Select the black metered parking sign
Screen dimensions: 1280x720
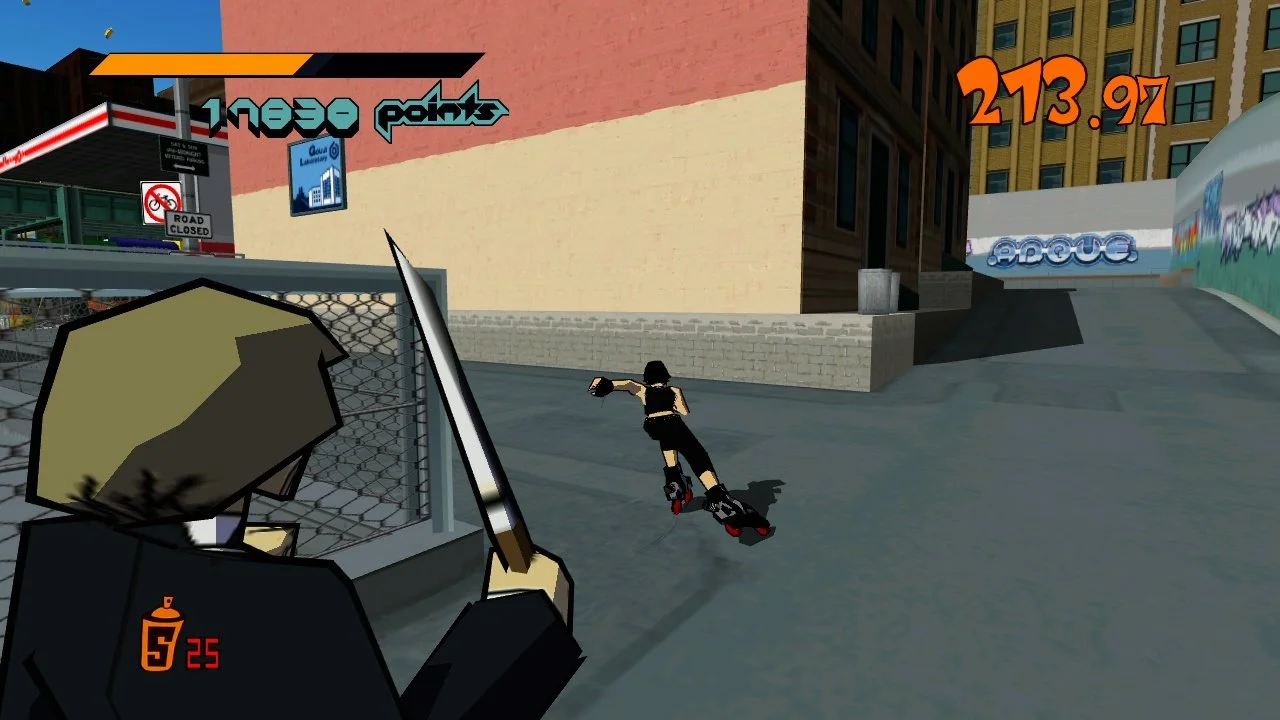click(185, 153)
